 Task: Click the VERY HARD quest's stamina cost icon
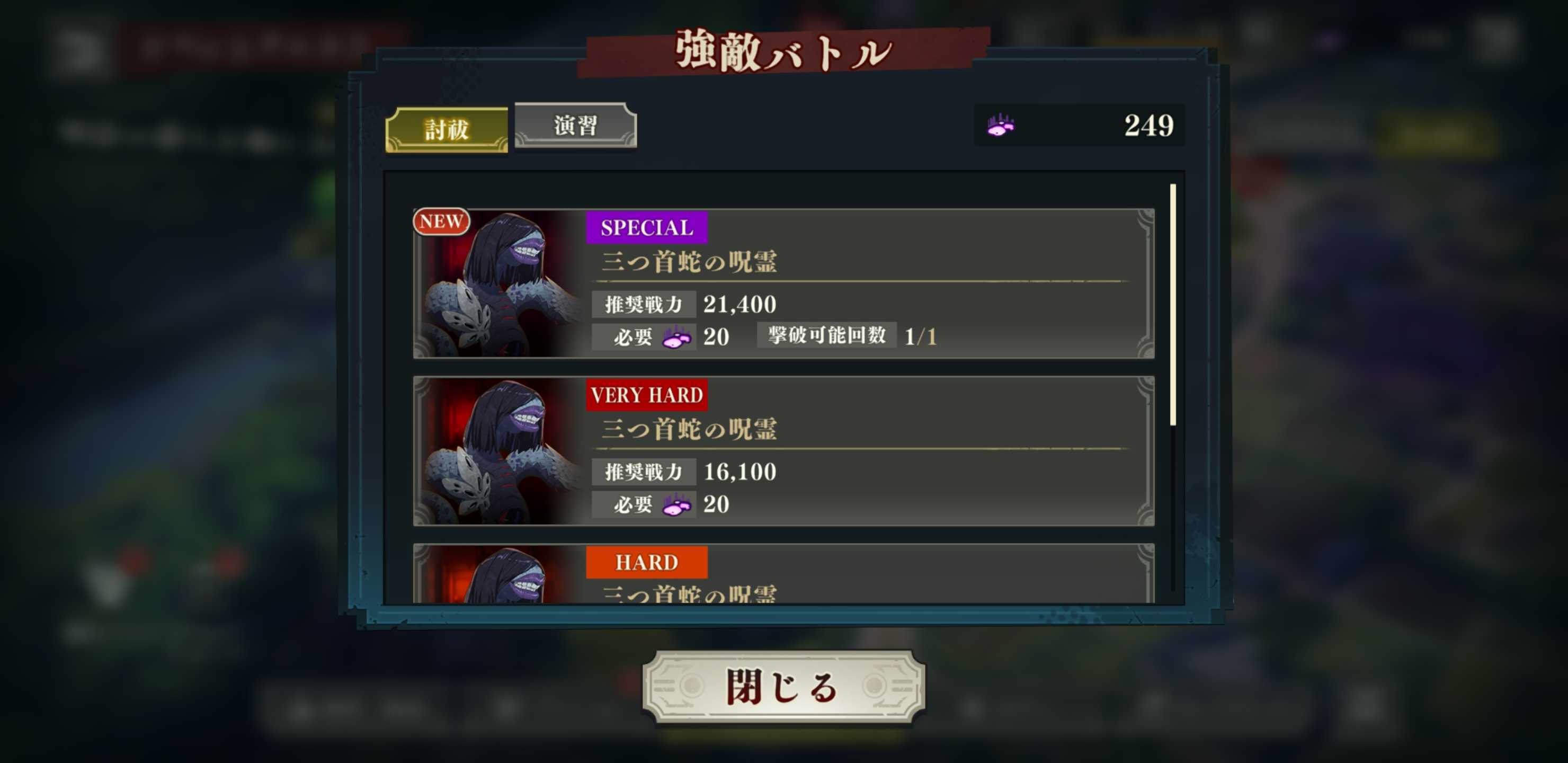pyautogui.click(x=678, y=504)
